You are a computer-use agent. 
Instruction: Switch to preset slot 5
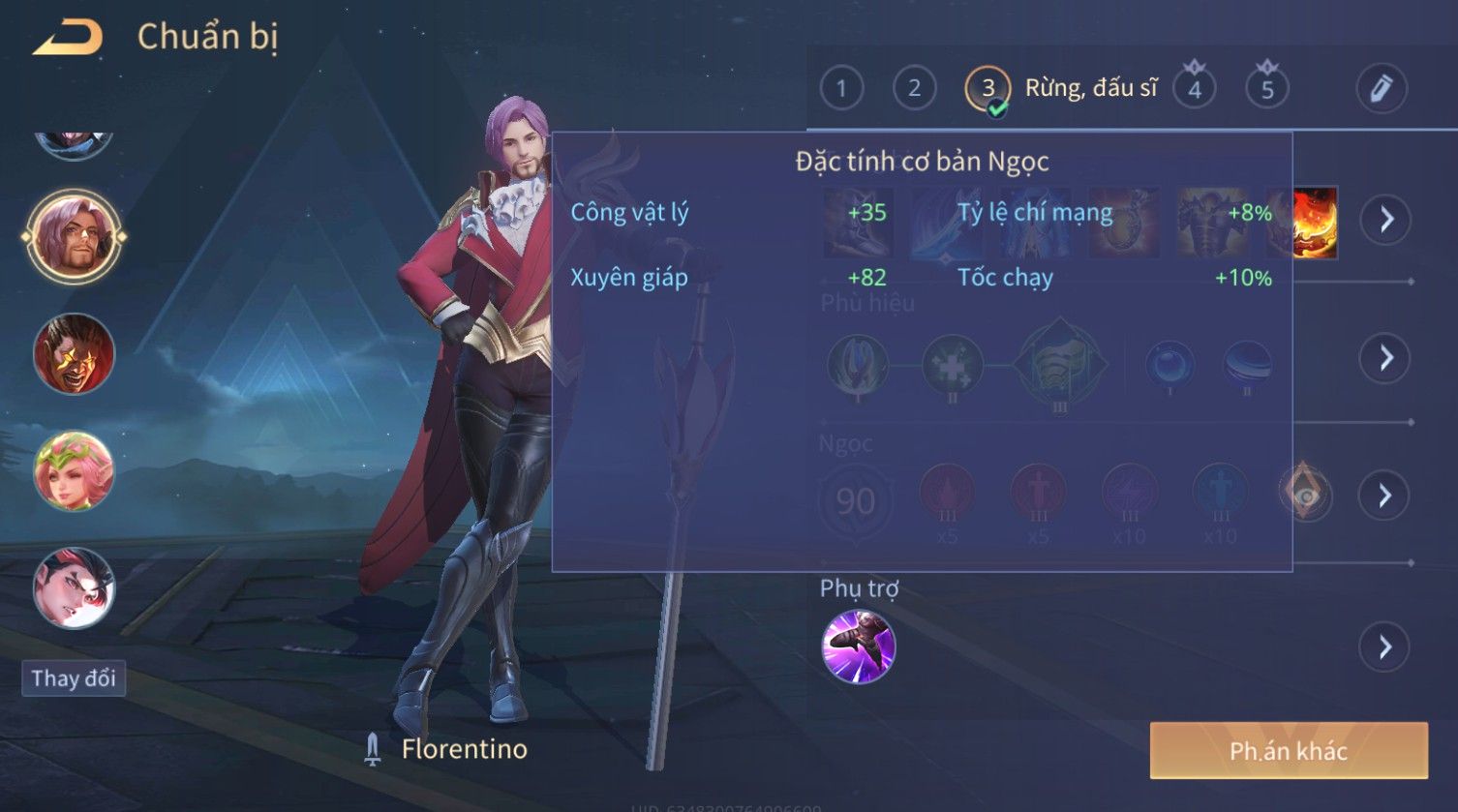1266,89
